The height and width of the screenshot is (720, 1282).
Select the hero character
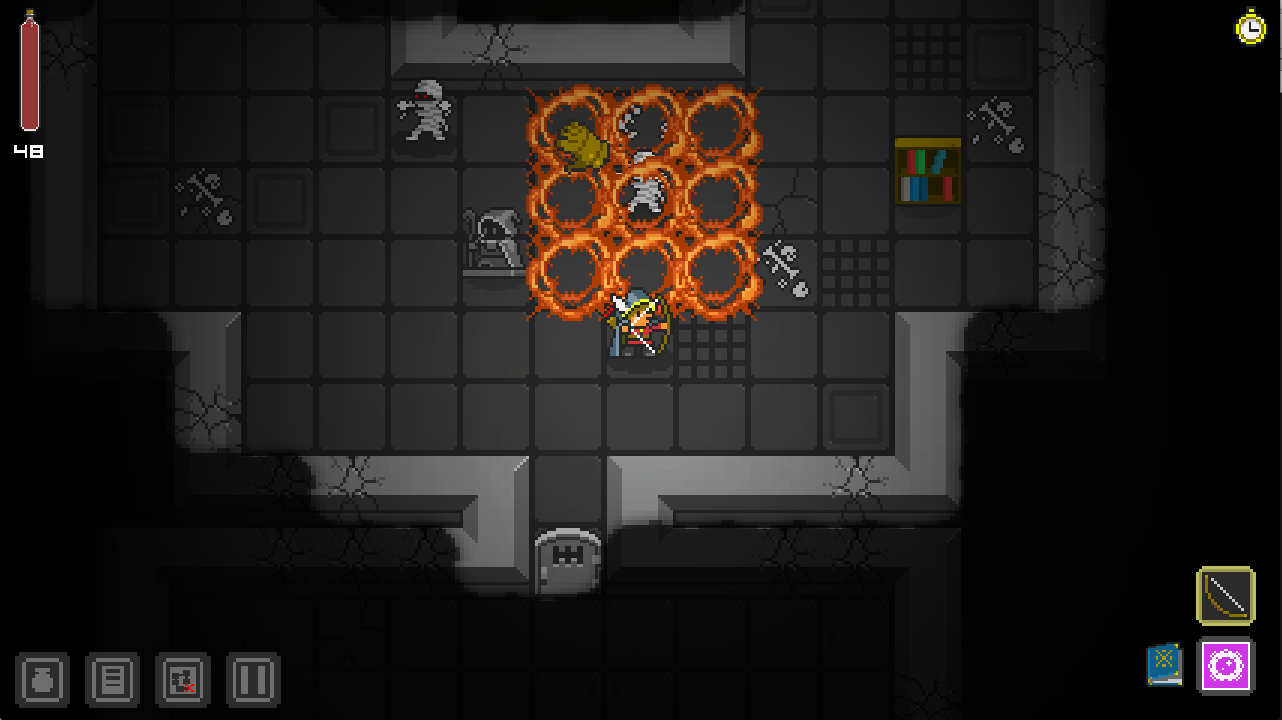(637, 327)
